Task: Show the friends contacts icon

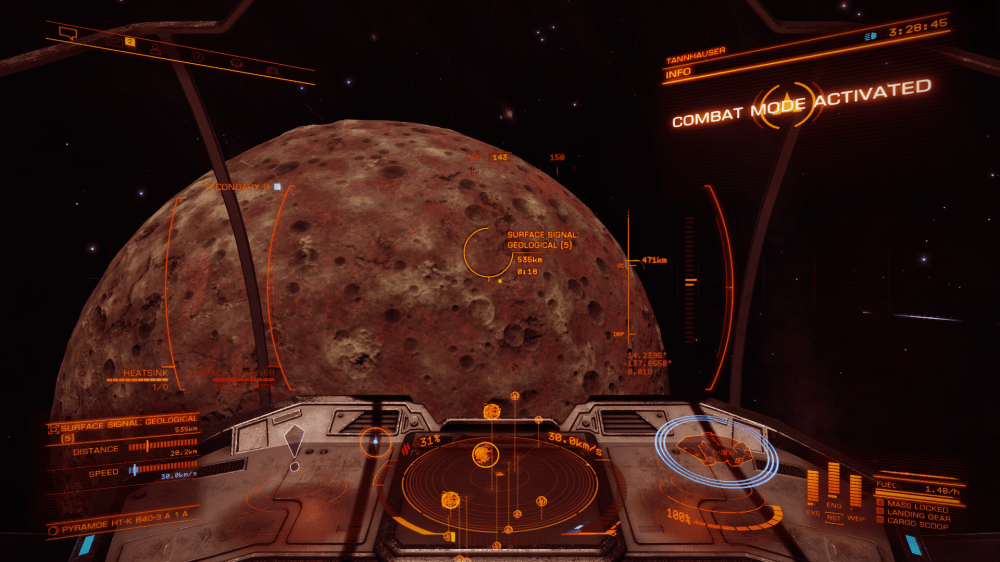Action: (157, 47)
